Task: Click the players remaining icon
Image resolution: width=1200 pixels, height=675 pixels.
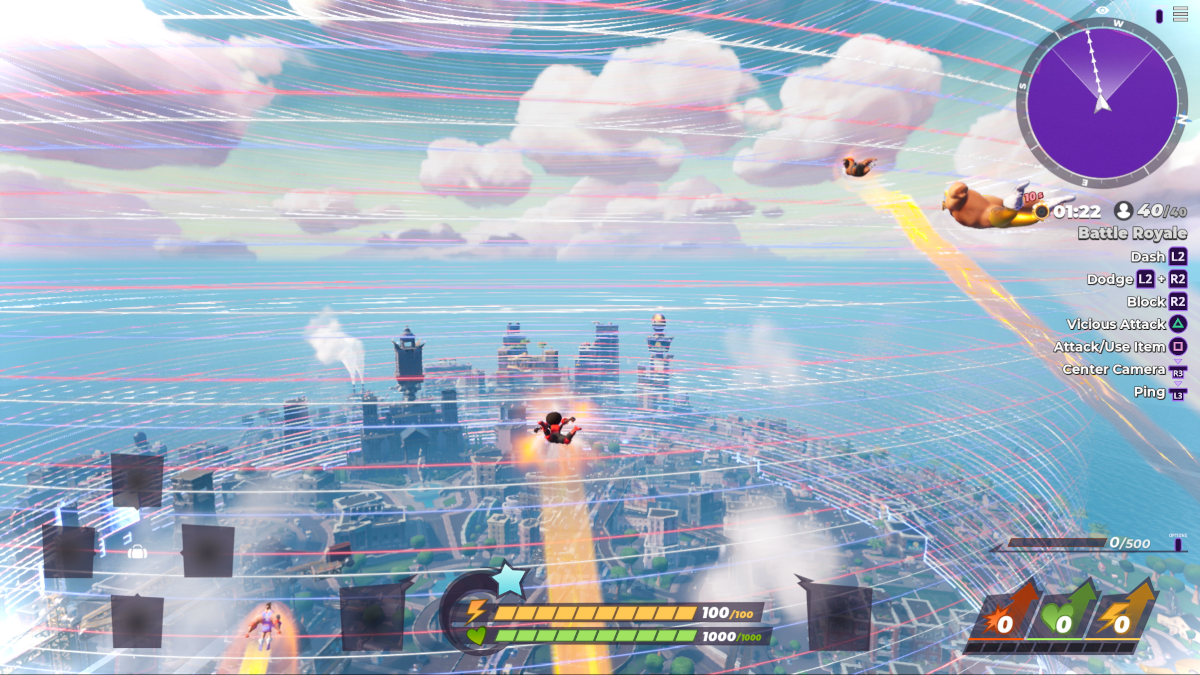Action: pyautogui.click(x=1122, y=211)
